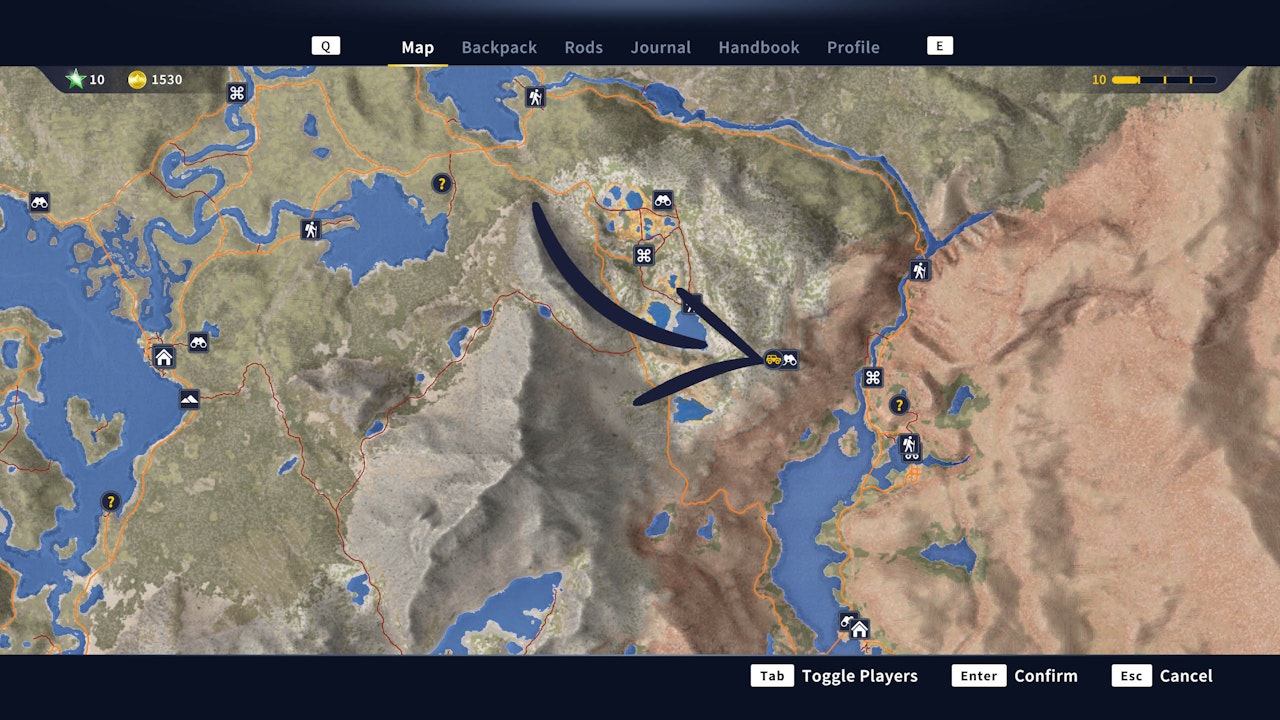
Task: Switch to the Backpack tab
Action: click(x=499, y=47)
